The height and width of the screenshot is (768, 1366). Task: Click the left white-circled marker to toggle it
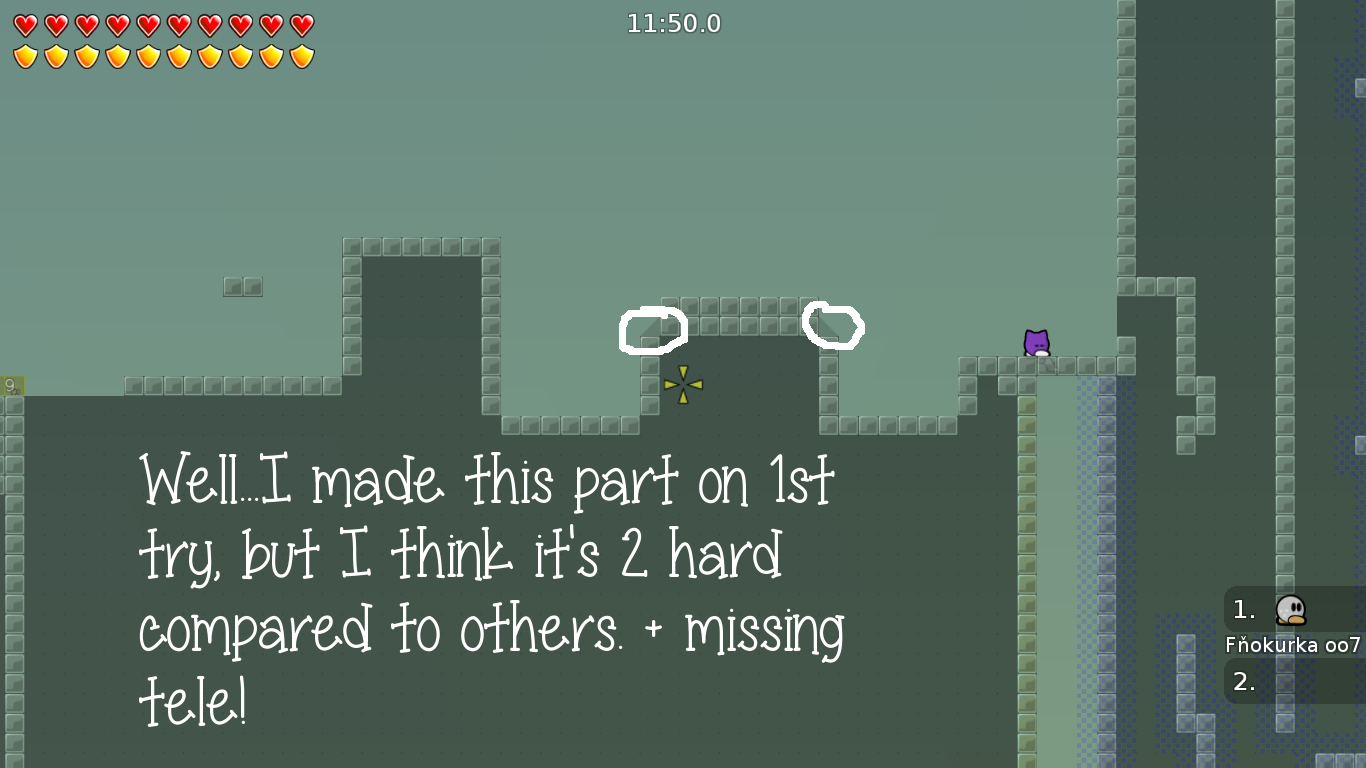point(652,330)
